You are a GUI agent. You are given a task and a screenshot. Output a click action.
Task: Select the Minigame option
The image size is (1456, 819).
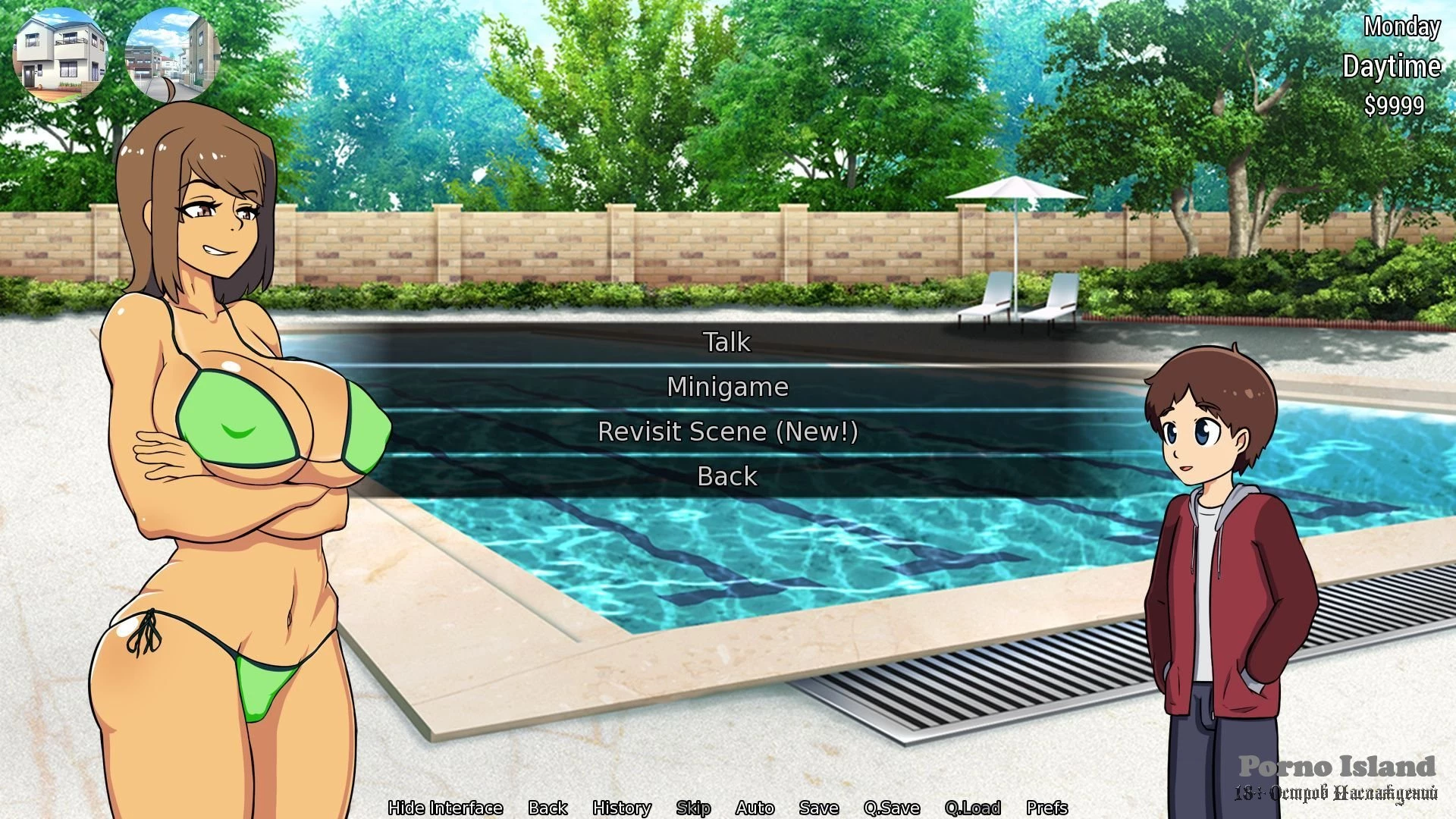pos(727,387)
